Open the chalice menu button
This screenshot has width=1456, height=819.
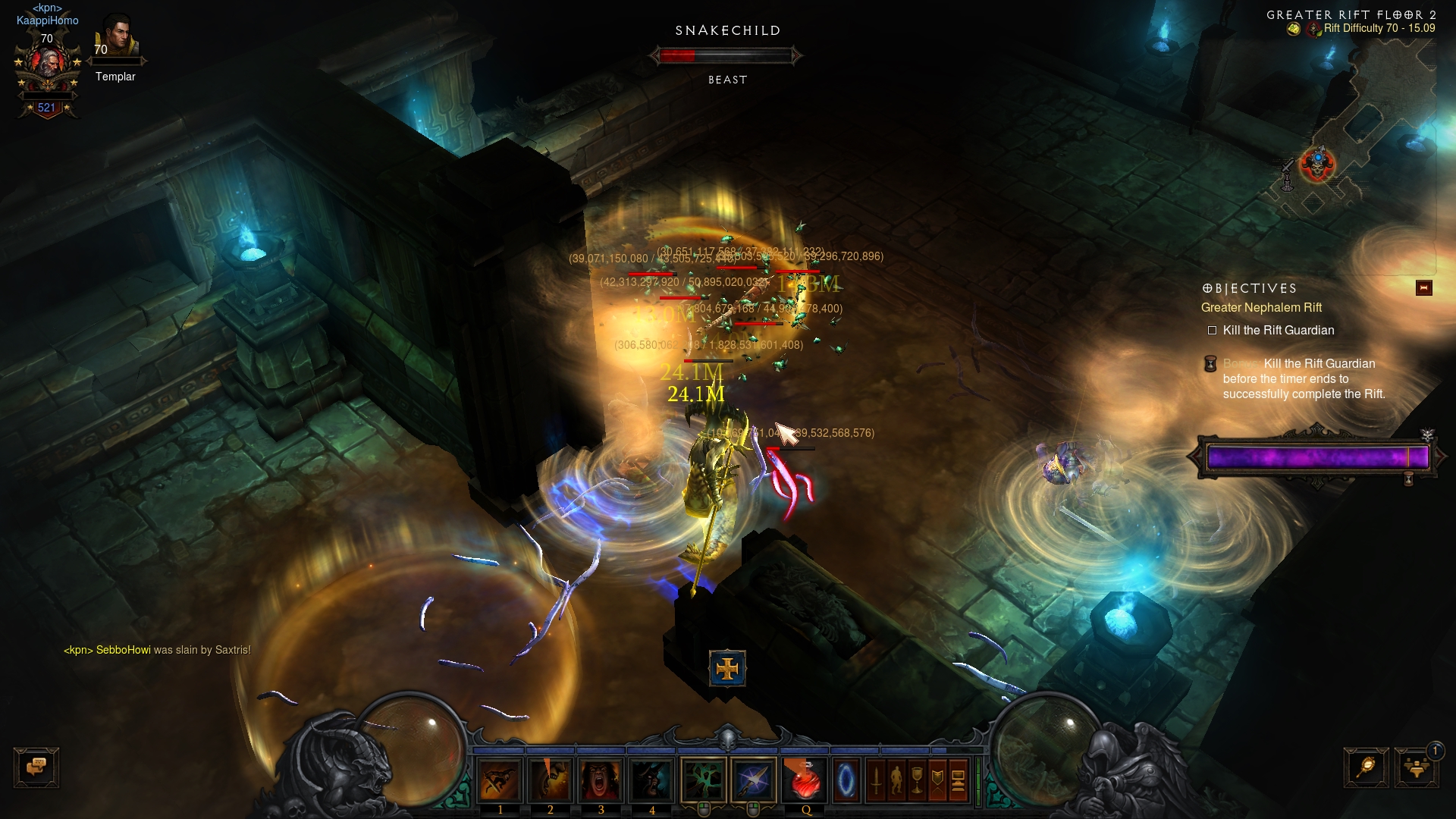[x=917, y=780]
